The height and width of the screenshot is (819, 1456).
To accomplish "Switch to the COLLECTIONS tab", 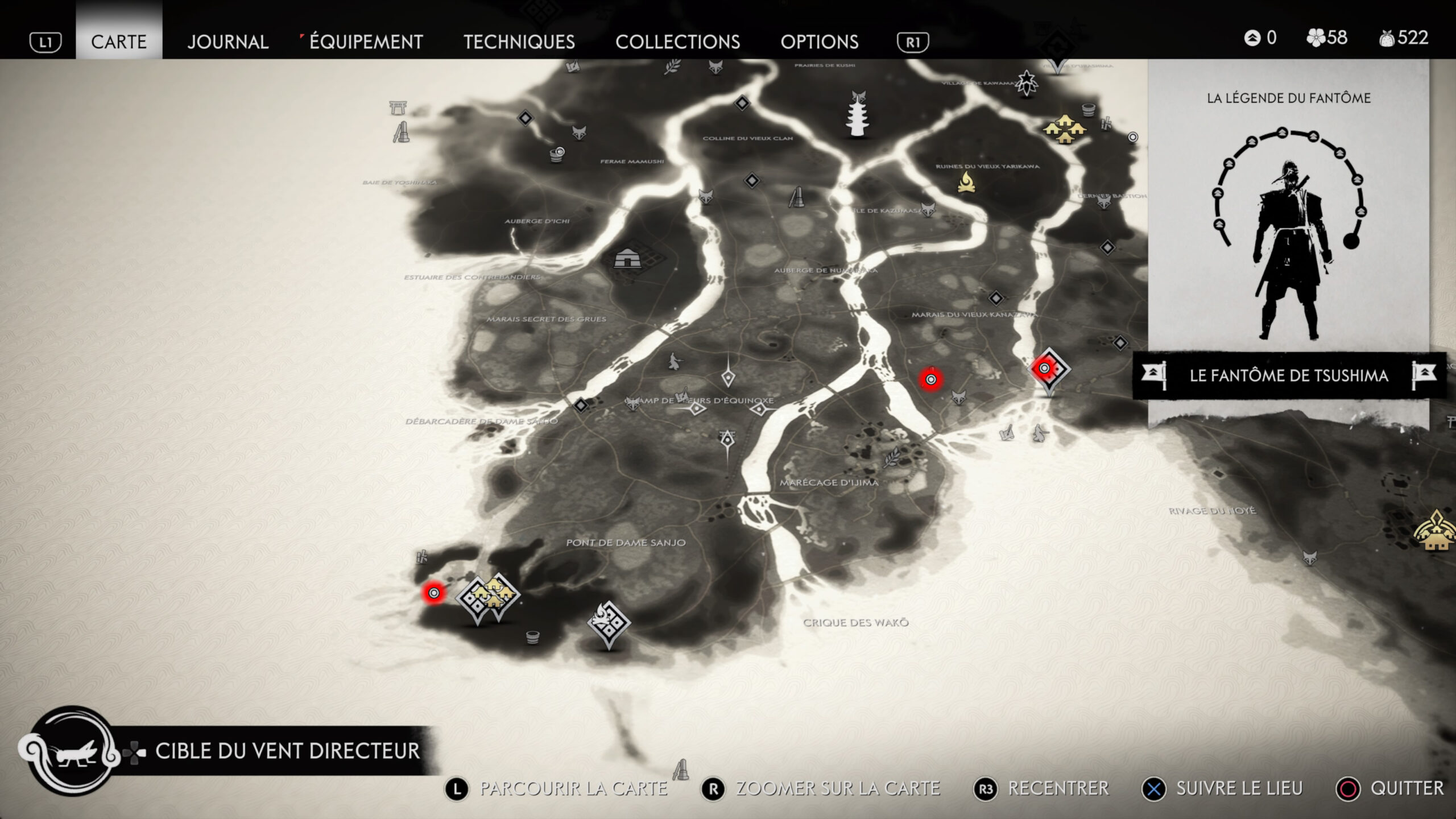I will (679, 42).
